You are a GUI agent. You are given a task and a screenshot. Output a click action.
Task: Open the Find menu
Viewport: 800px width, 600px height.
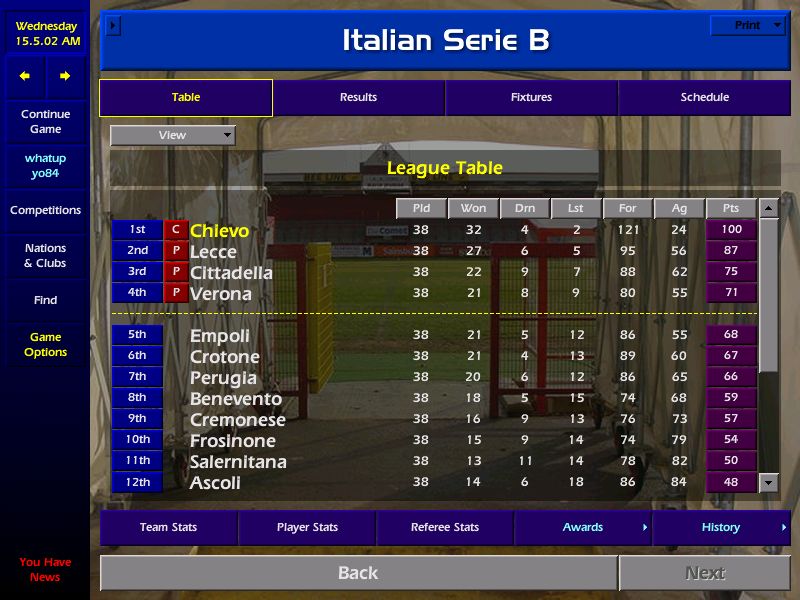pyautogui.click(x=45, y=300)
